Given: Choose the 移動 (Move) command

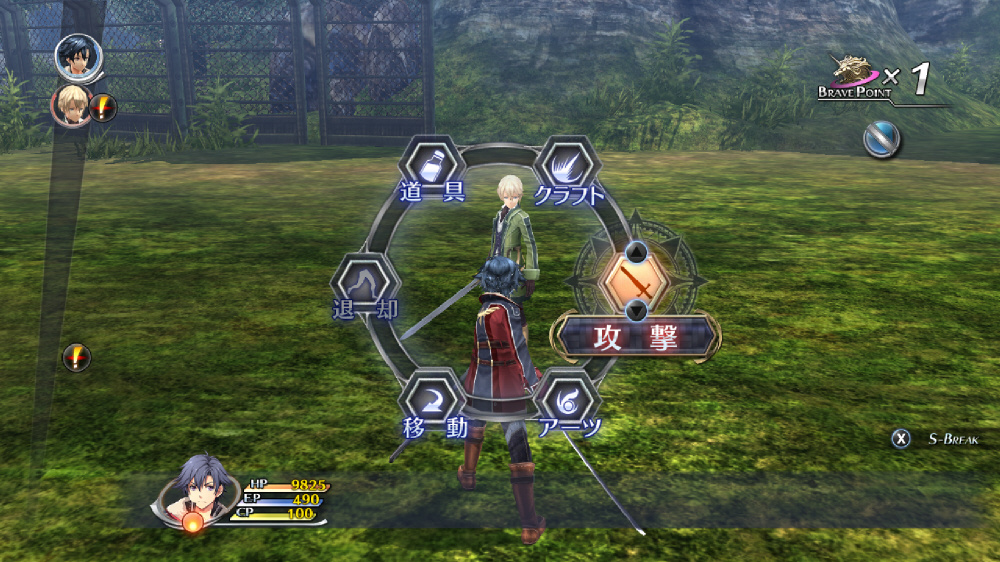Looking at the screenshot, I should click(x=434, y=401).
